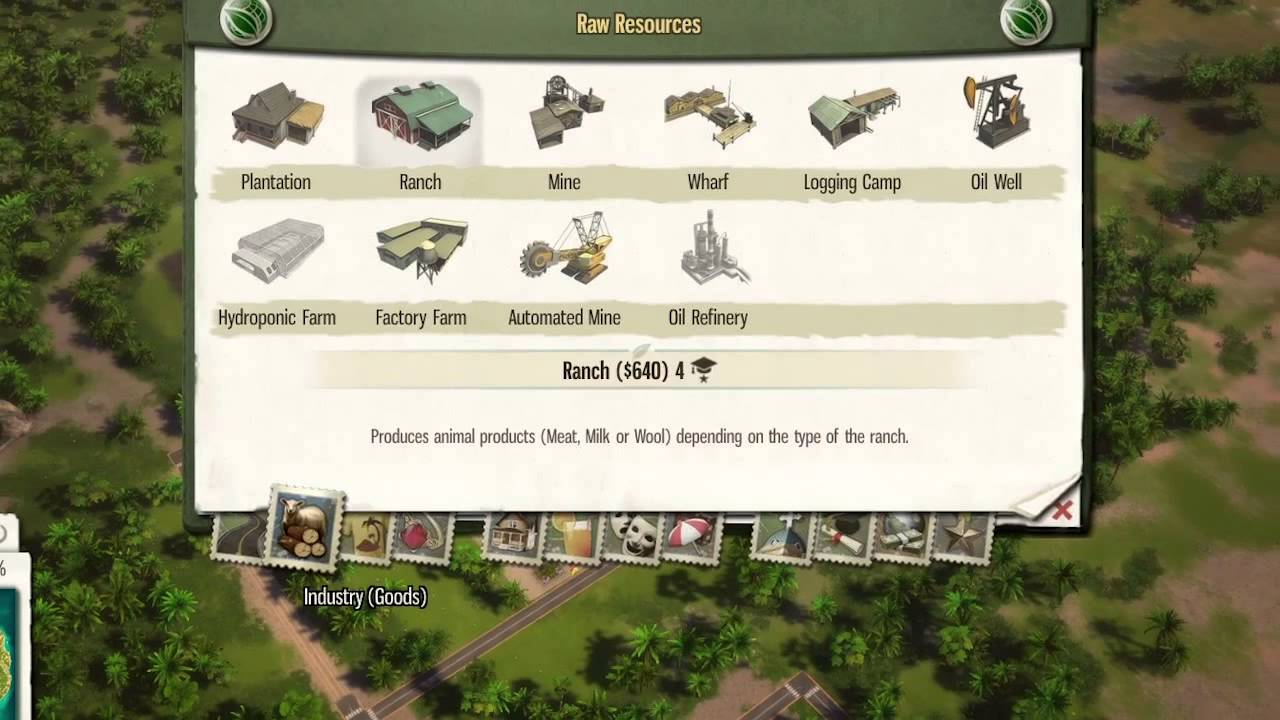The height and width of the screenshot is (720, 1280).
Task: Click the right green leaf header button
Action: pyautogui.click(x=1027, y=22)
